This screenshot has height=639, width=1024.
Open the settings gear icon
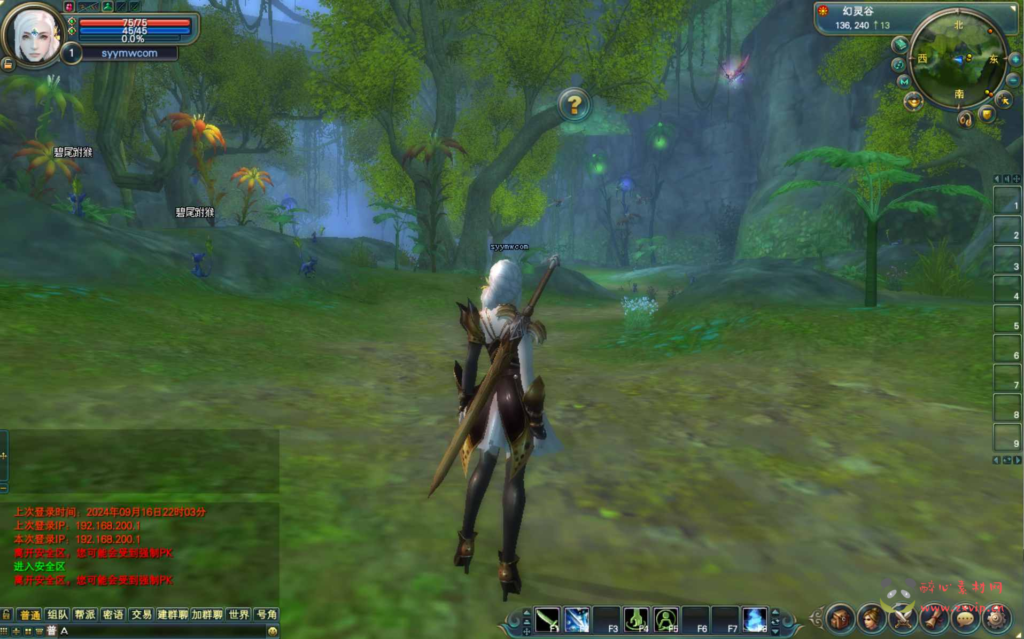[x=996, y=617]
